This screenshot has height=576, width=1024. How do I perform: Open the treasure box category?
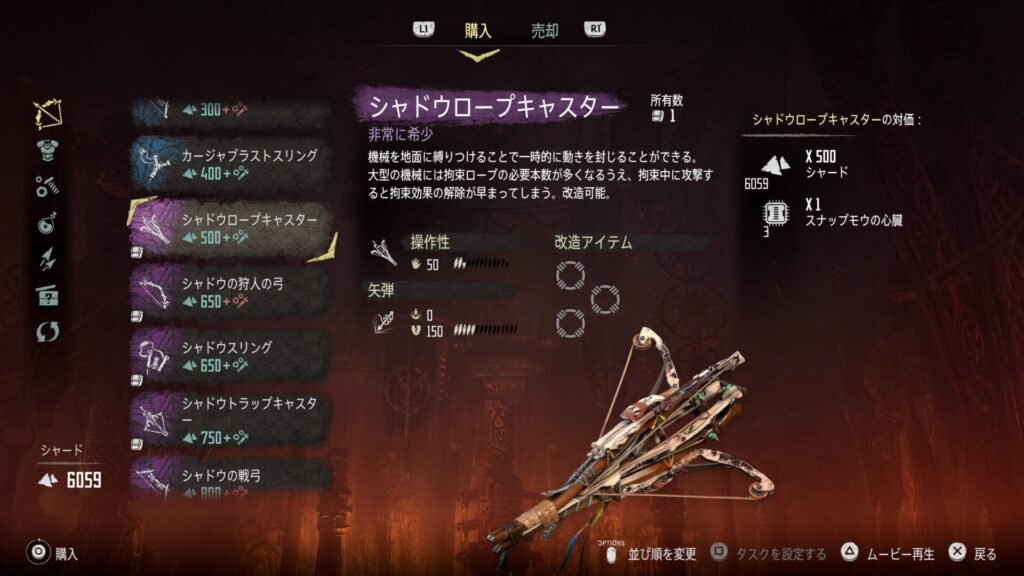pyautogui.click(x=47, y=294)
